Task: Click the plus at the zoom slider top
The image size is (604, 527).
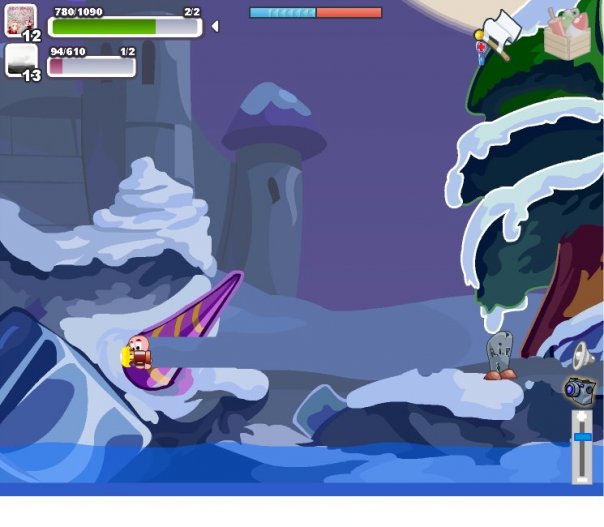Action: click(582, 416)
